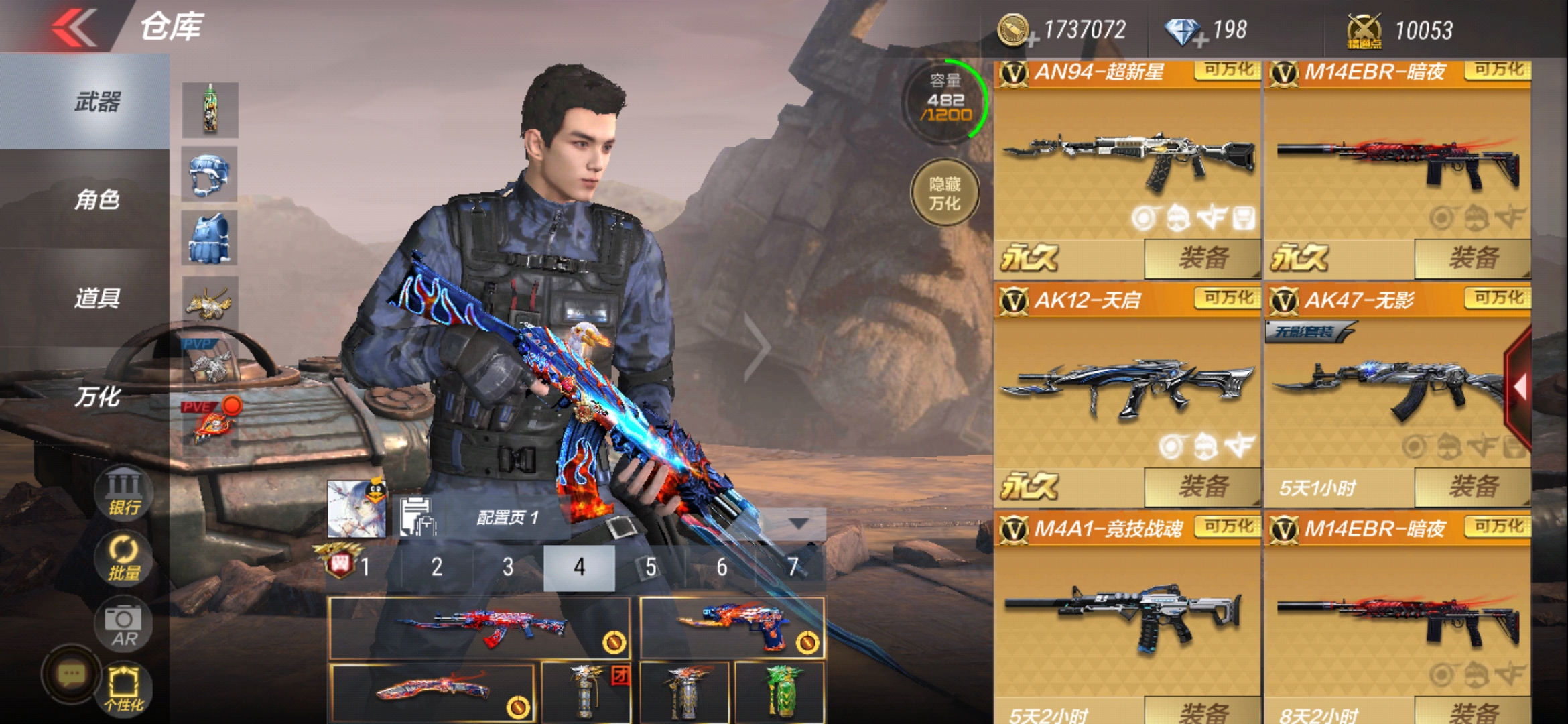The image size is (1568, 724).
Task: Equip the AK47-无影 rifle
Action: 1472,487
